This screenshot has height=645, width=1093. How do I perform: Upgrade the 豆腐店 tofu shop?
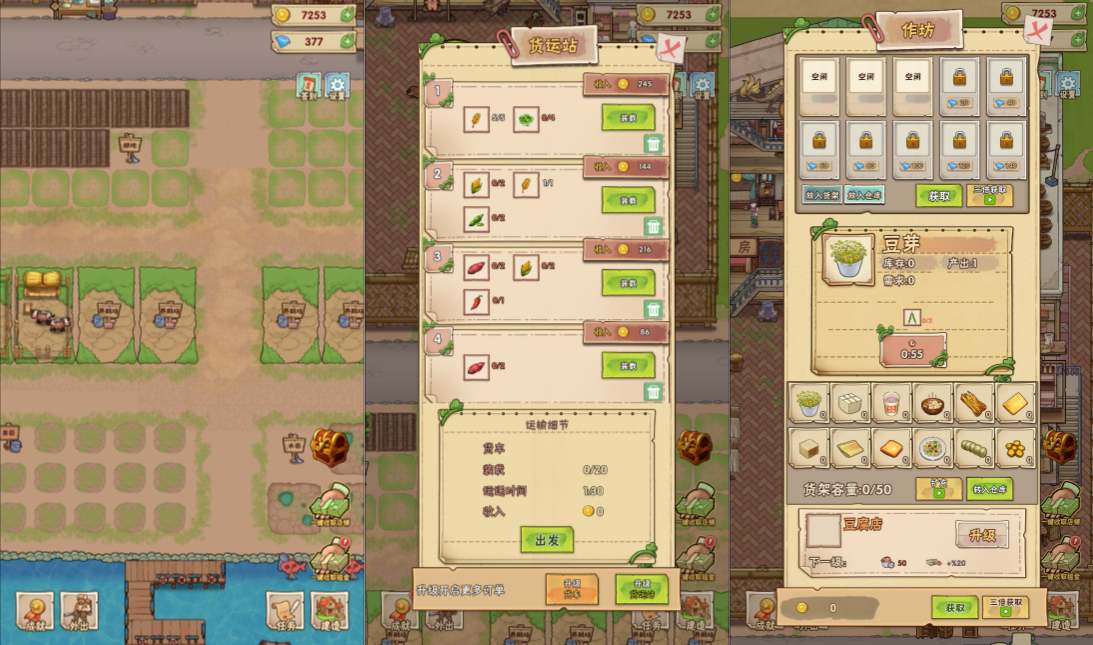[981, 535]
